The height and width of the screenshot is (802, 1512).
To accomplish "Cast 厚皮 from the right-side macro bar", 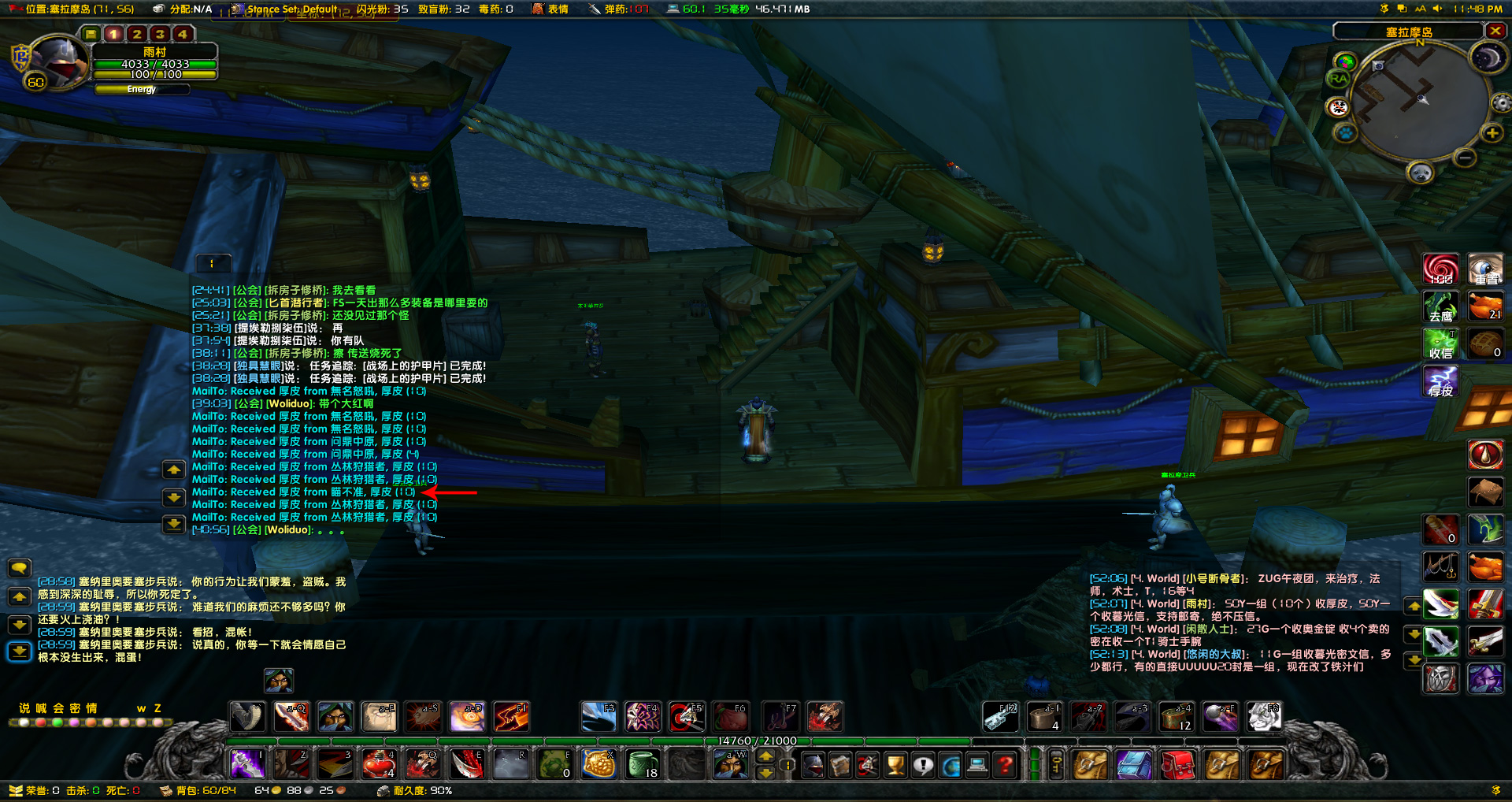I will coord(1440,381).
